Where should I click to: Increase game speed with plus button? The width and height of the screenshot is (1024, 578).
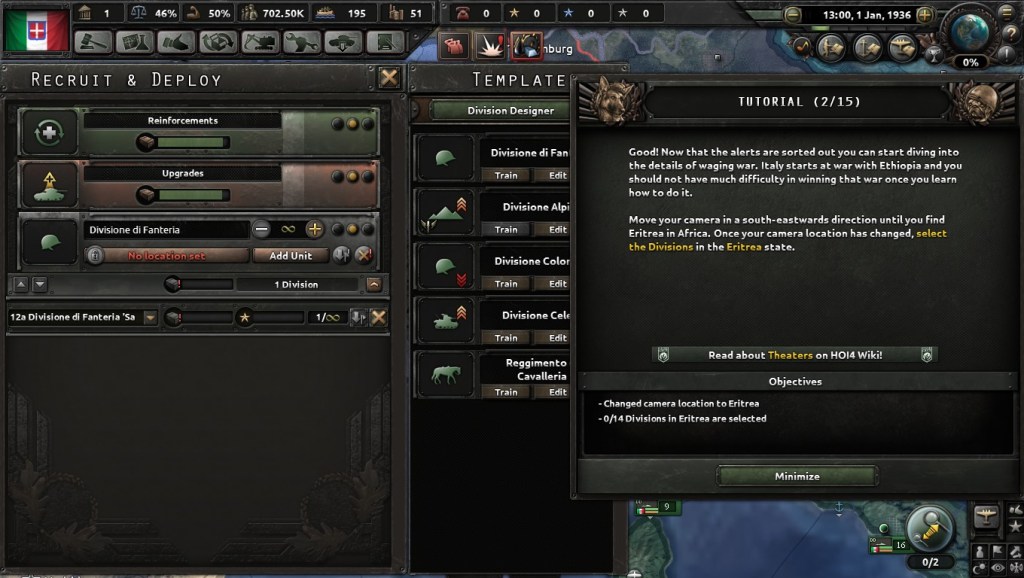[x=925, y=15]
